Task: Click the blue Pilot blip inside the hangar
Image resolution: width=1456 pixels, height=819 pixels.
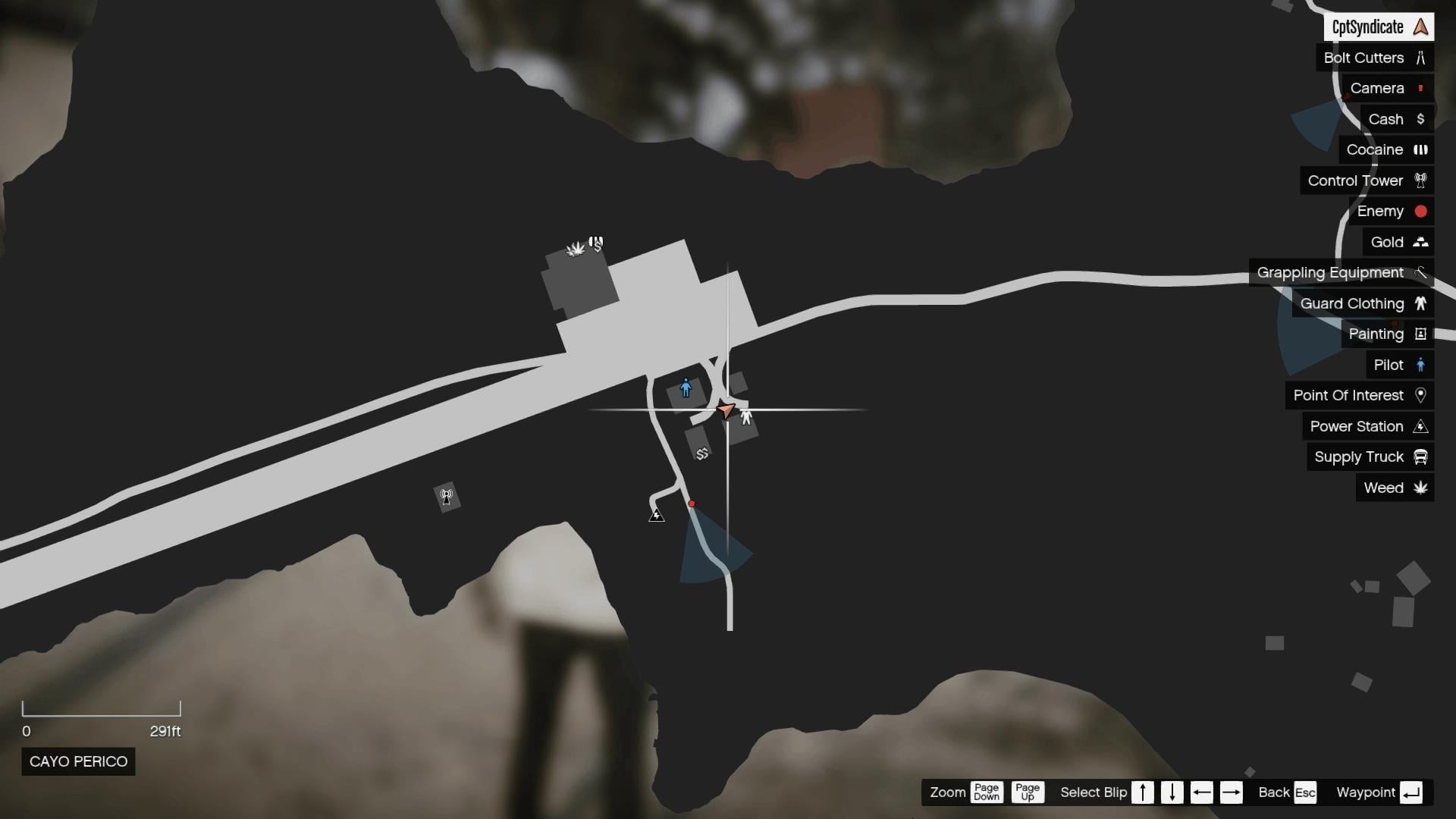Action: [x=686, y=388]
